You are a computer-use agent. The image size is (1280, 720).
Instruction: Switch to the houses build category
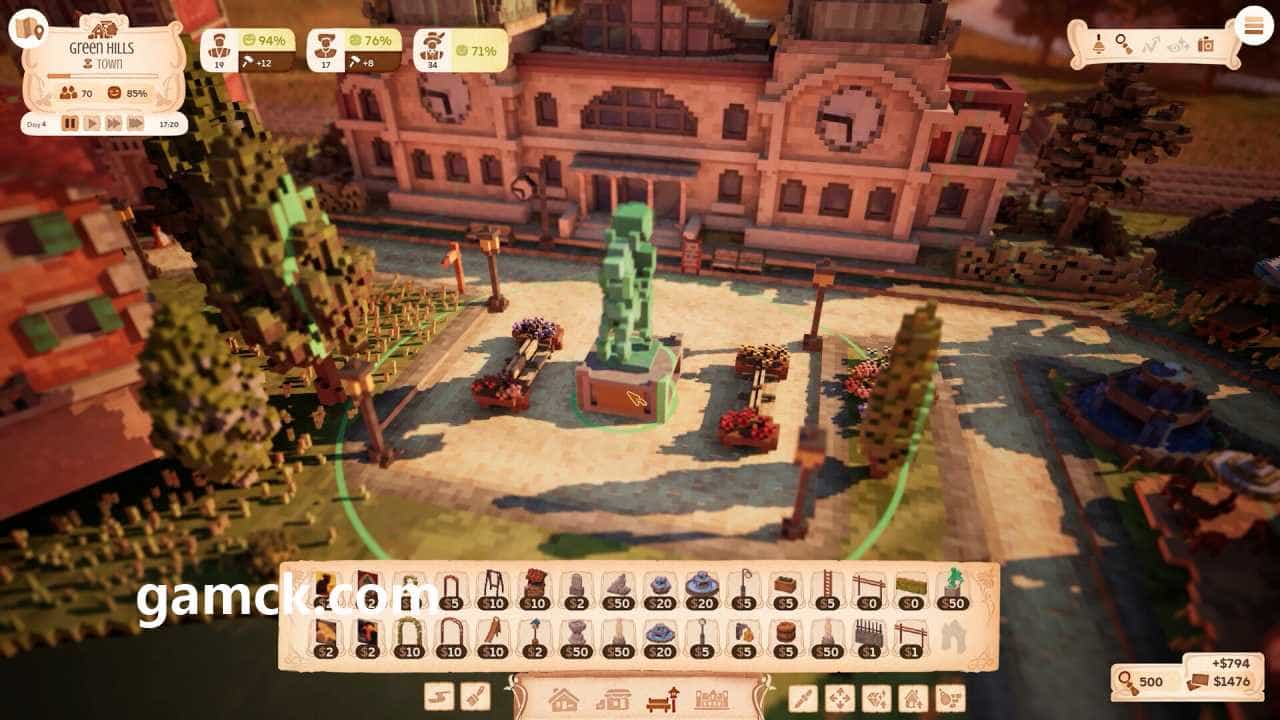click(564, 698)
